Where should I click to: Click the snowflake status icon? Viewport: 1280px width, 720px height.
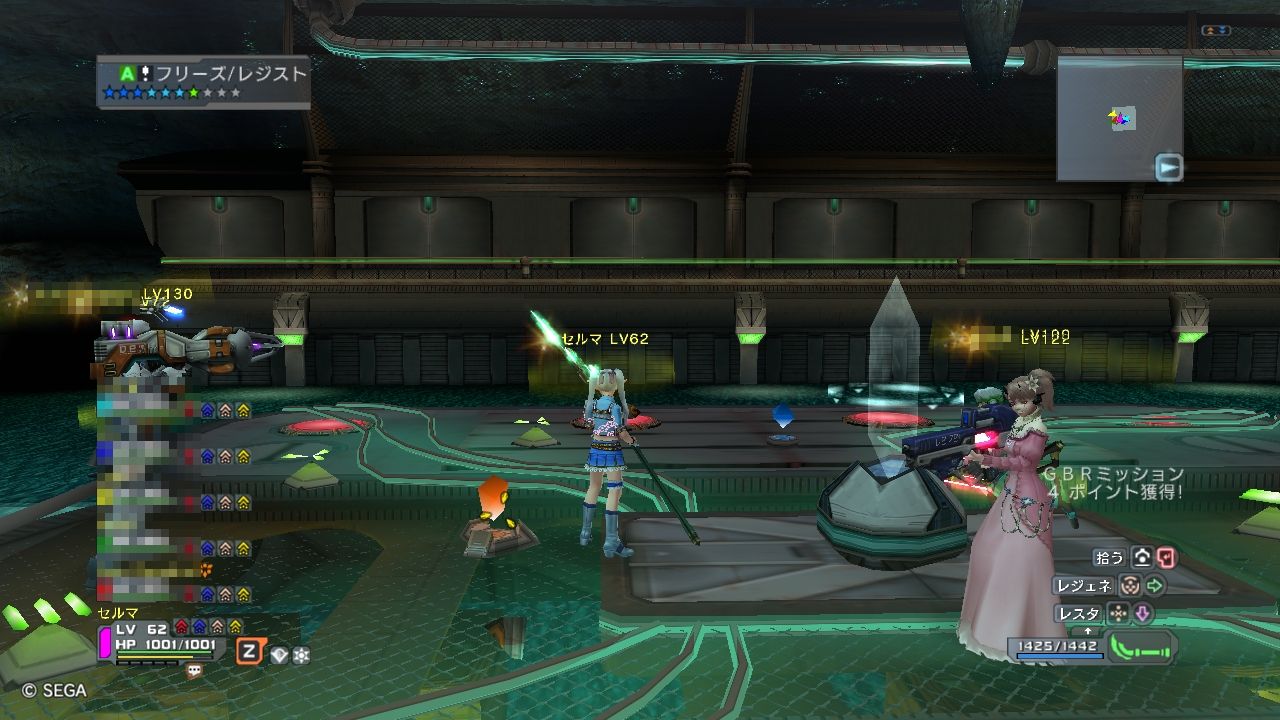tap(300, 655)
